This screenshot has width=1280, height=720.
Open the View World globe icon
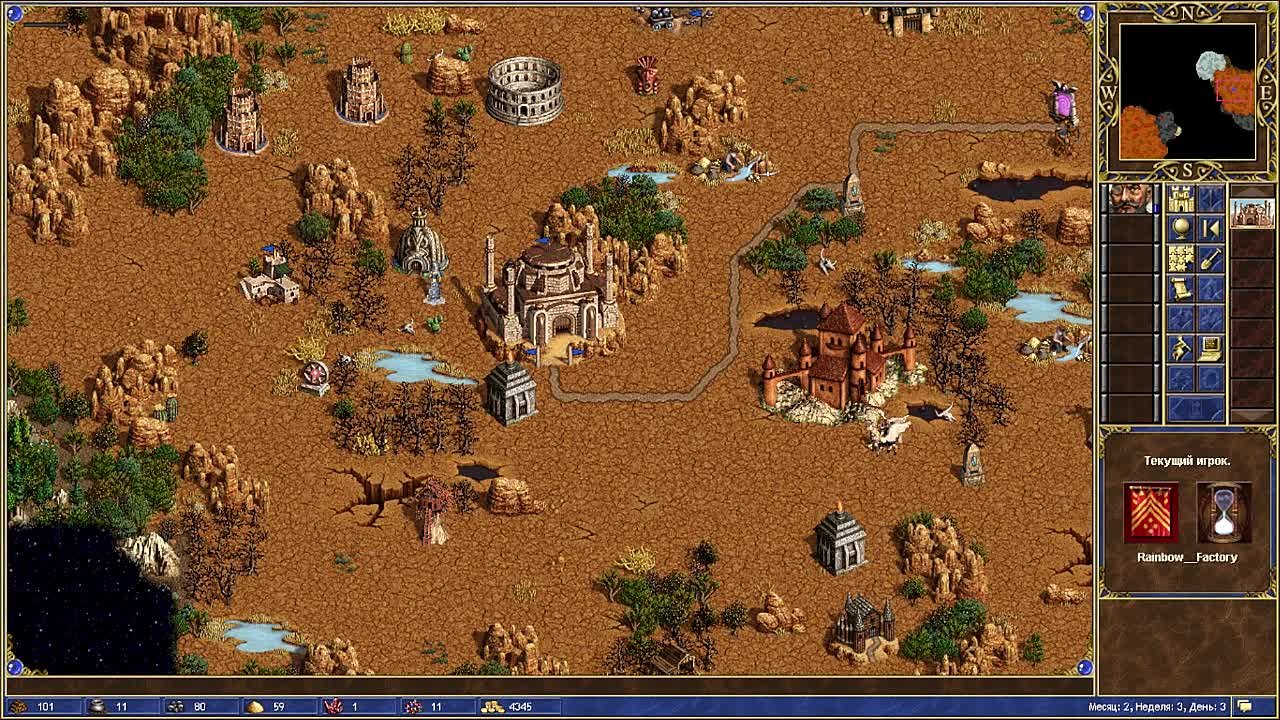(x=1182, y=230)
